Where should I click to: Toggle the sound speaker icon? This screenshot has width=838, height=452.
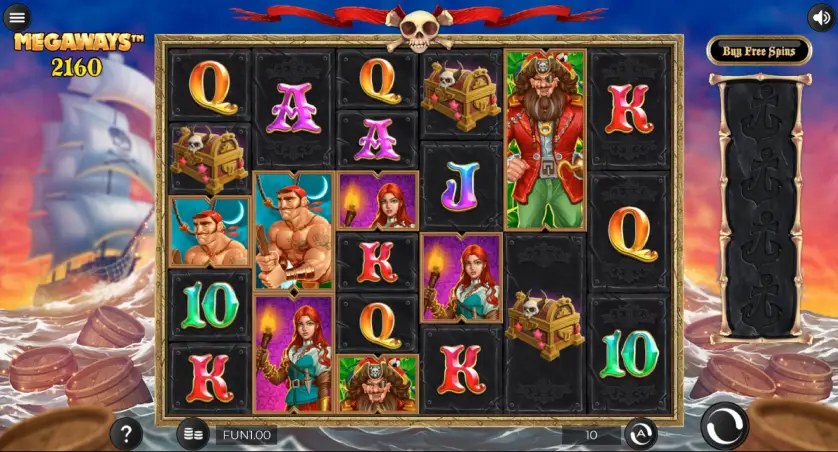point(821,17)
